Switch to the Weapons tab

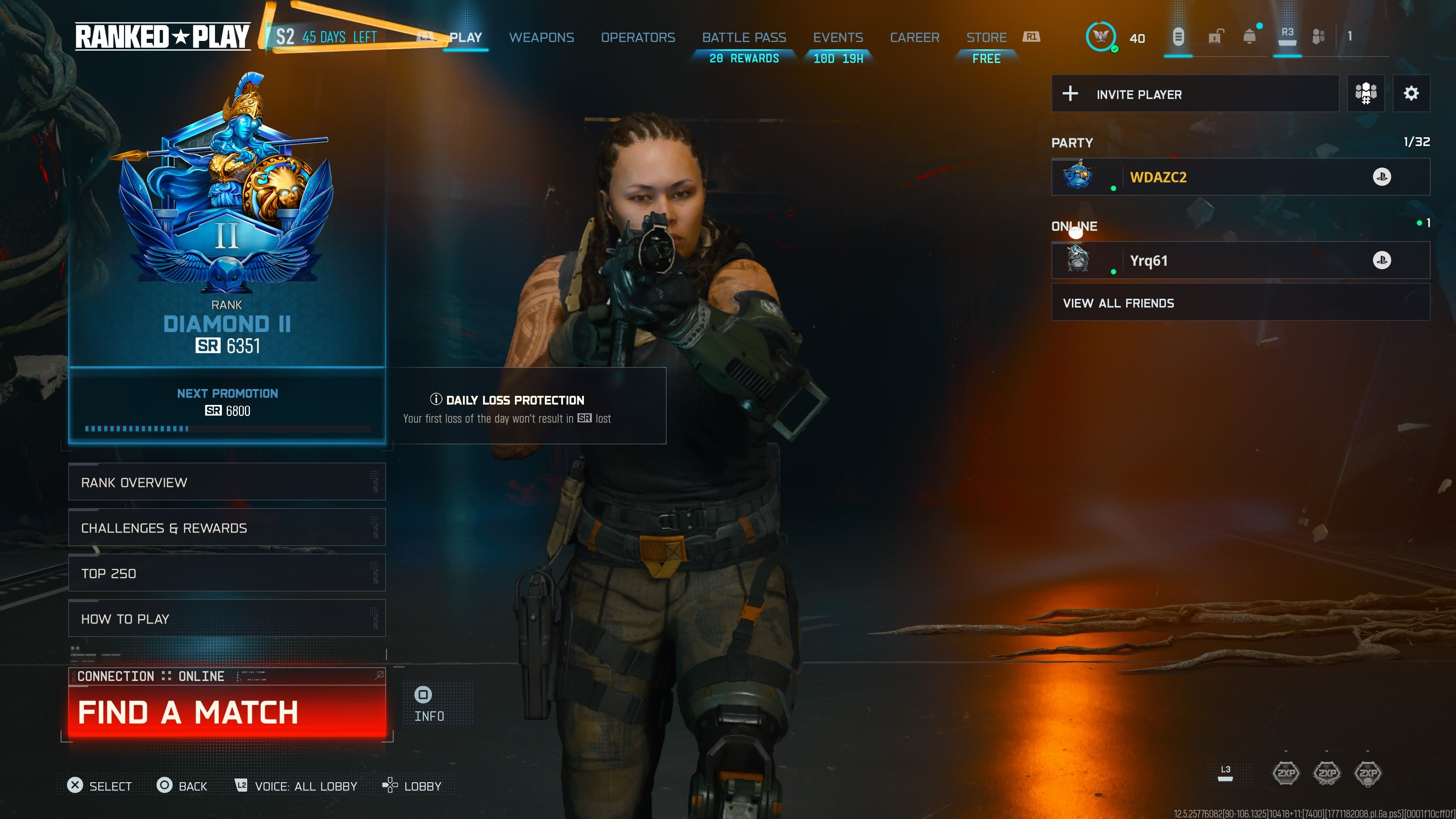tap(541, 37)
